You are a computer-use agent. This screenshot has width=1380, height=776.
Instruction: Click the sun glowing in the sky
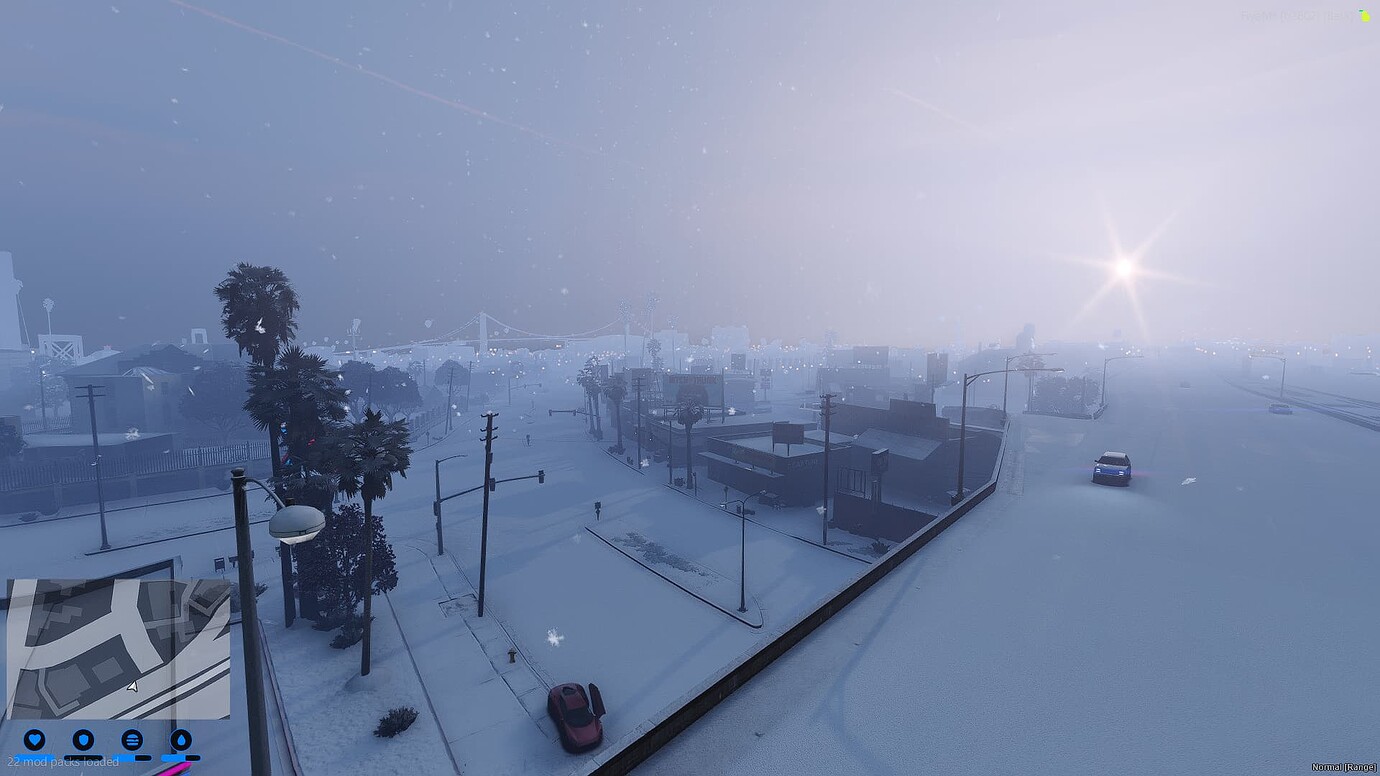tap(1126, 265)
